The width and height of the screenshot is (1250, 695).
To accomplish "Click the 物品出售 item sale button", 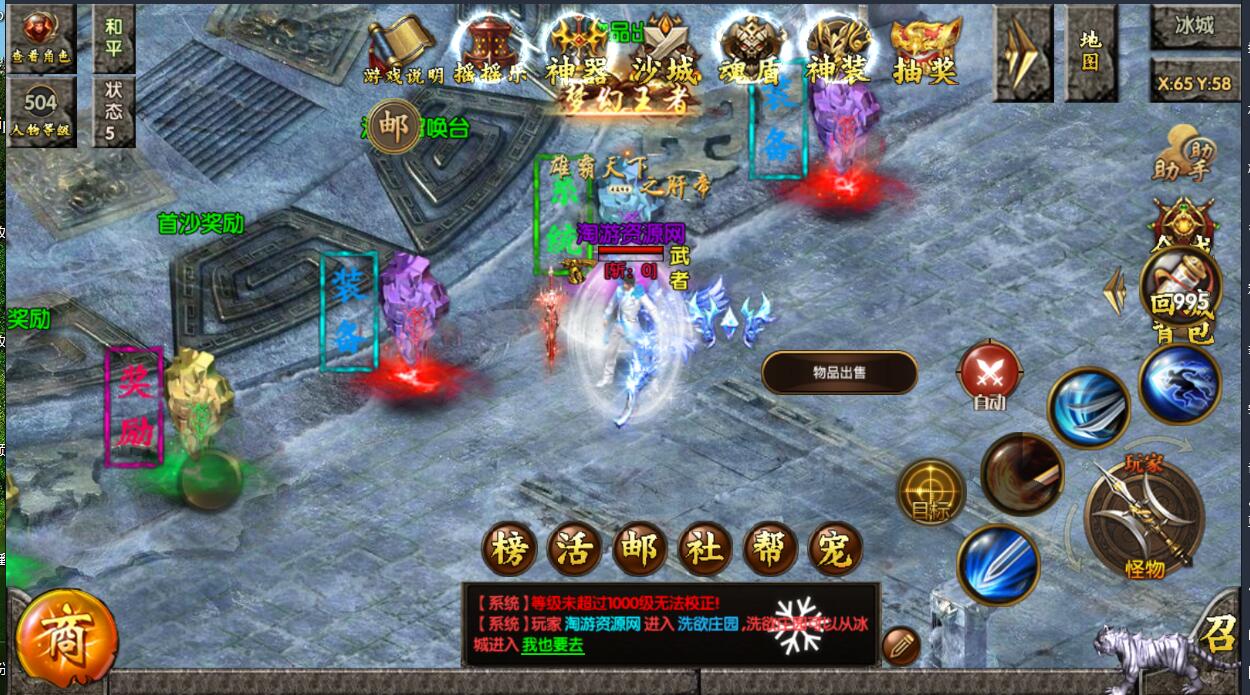I will pyautogui.click(x=839, y=373).
